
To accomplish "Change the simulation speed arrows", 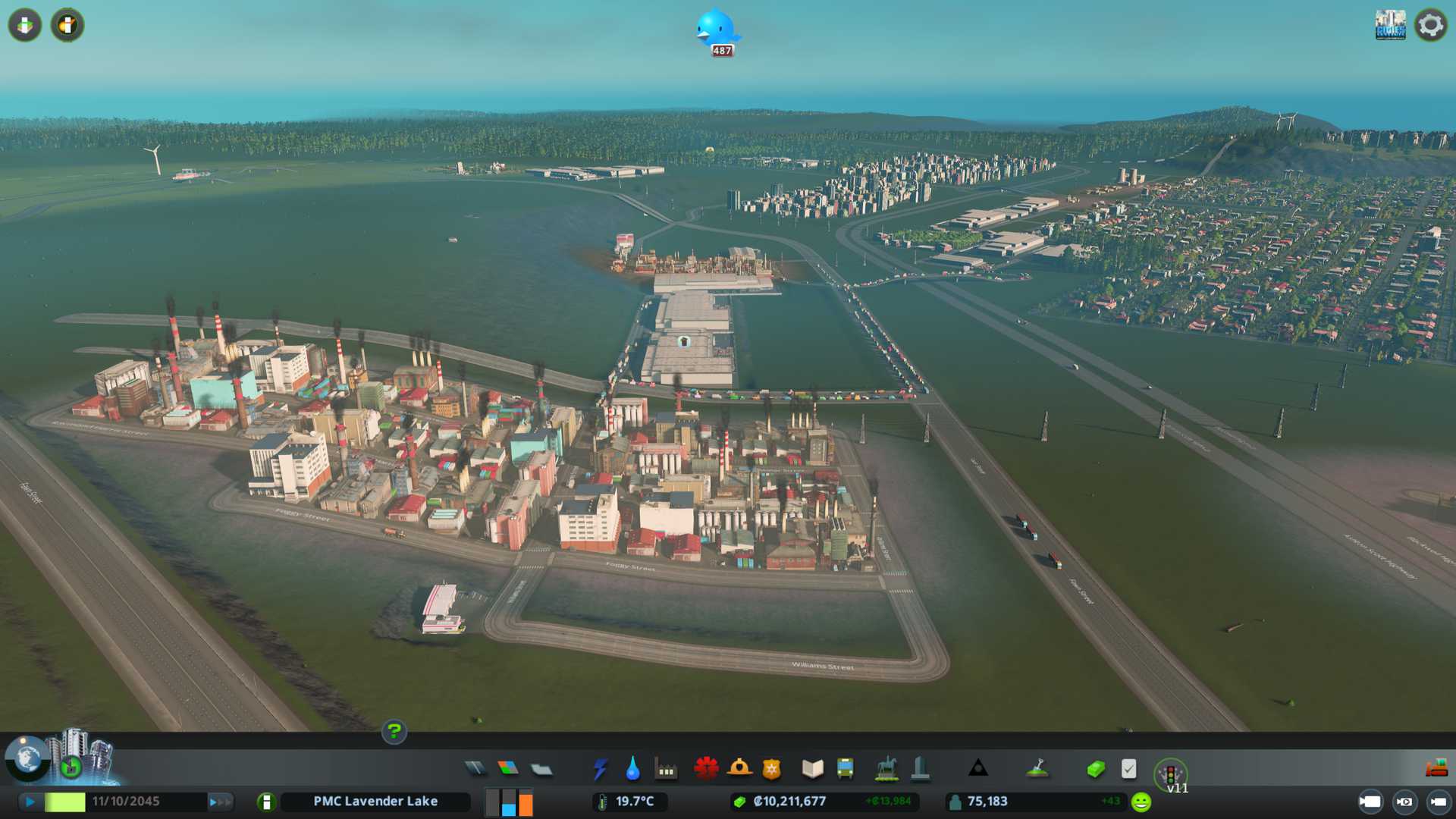I will (220, 802).
